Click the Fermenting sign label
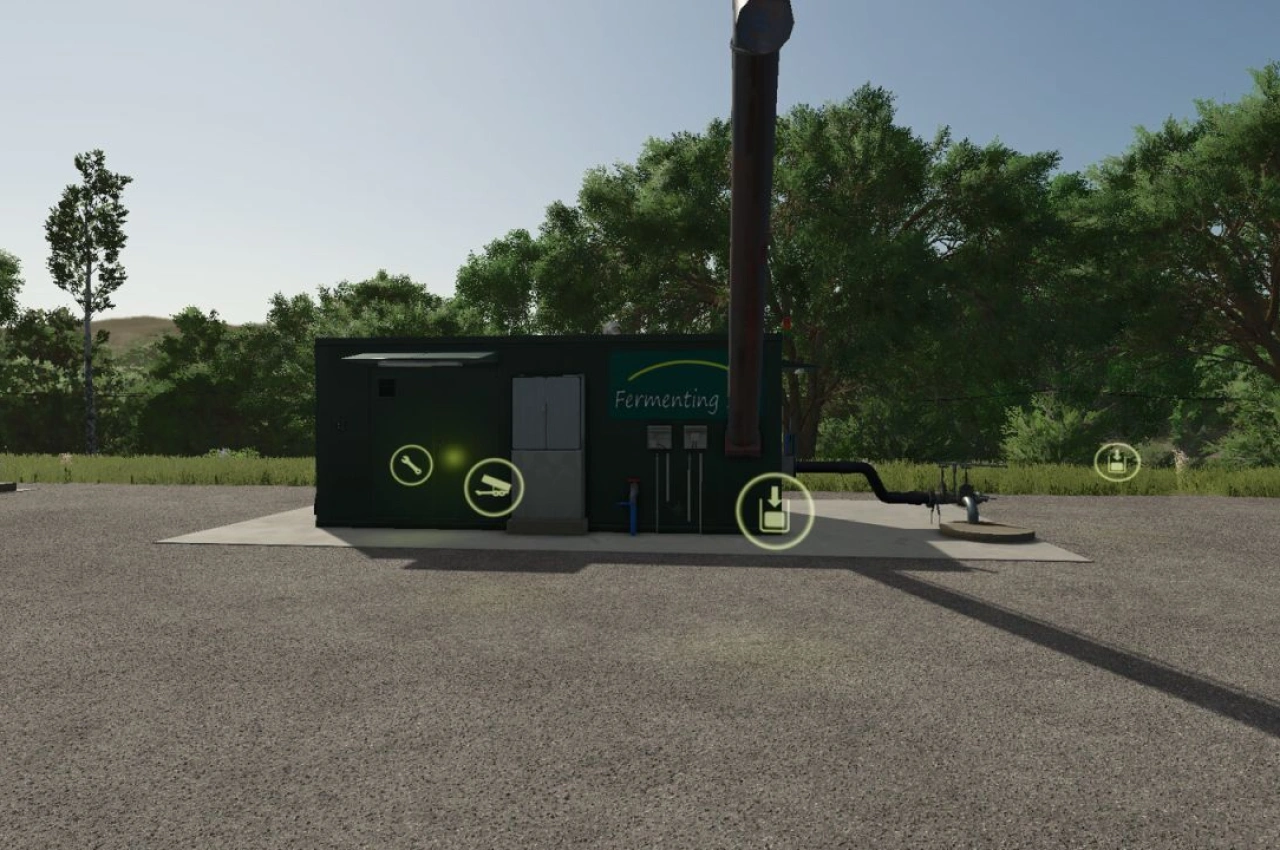Image resolution: width=1280 pixels, height=850 pixels. (x=665, y=400)
